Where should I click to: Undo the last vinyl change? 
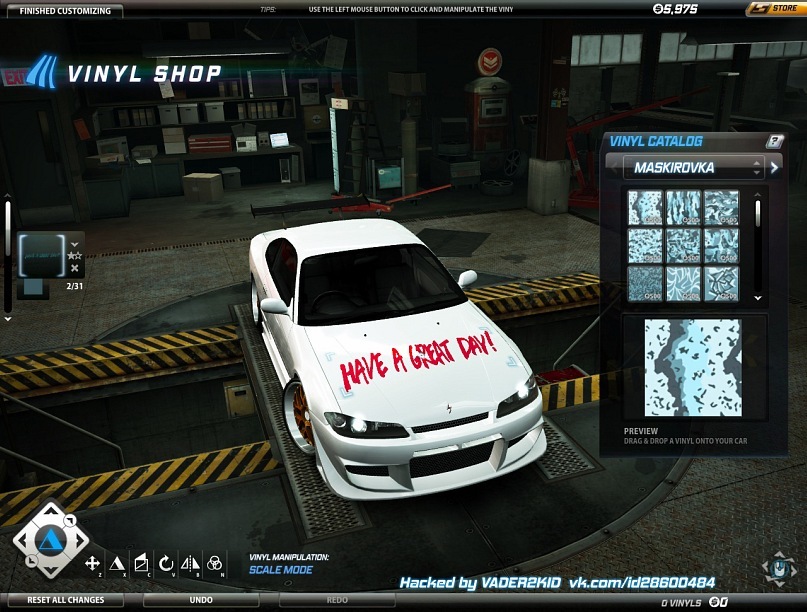coord(201,600)
